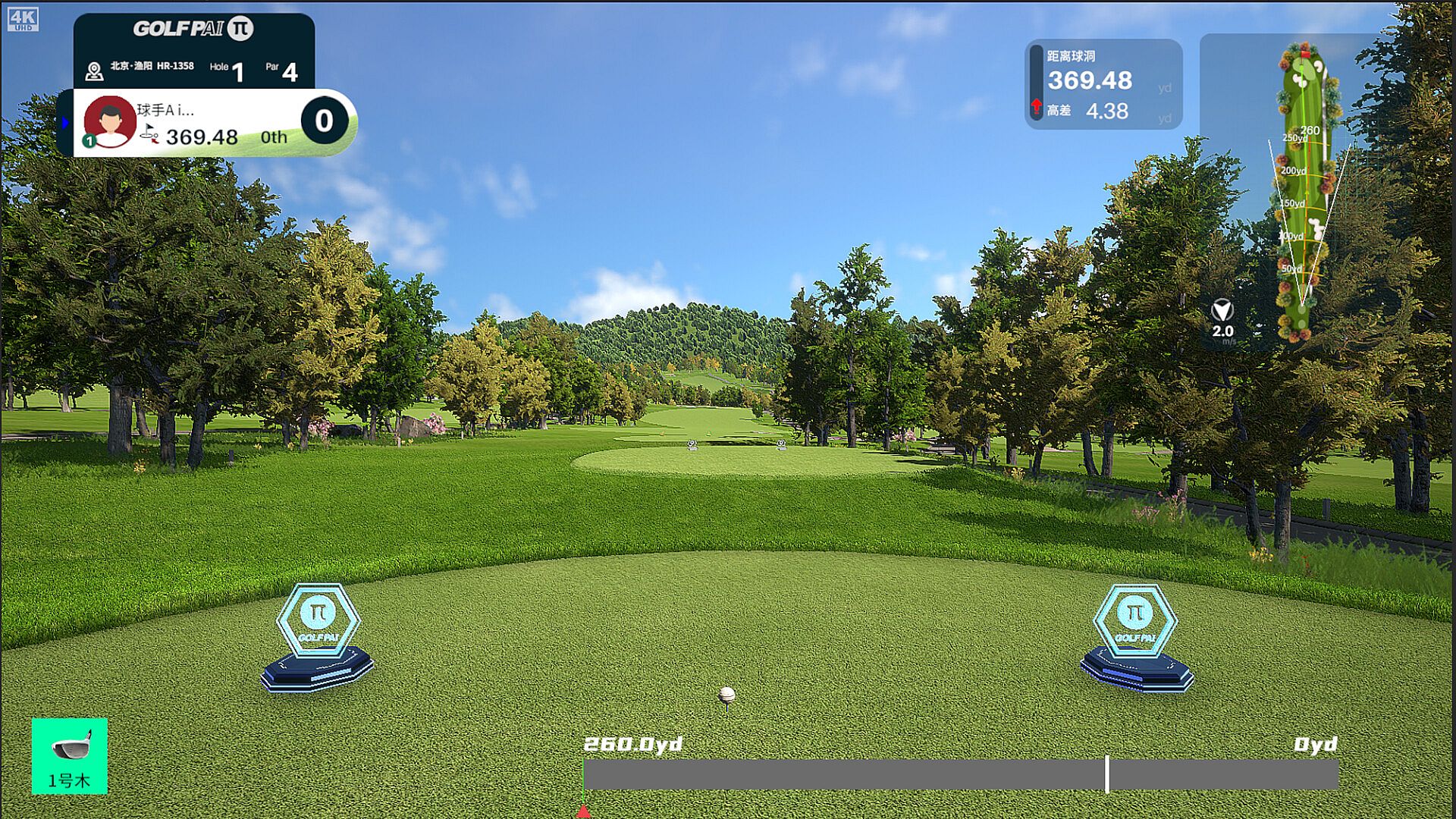Open the distance-to-hole info panel
Screen dimensions: 1456x819
click(1103, 85)
